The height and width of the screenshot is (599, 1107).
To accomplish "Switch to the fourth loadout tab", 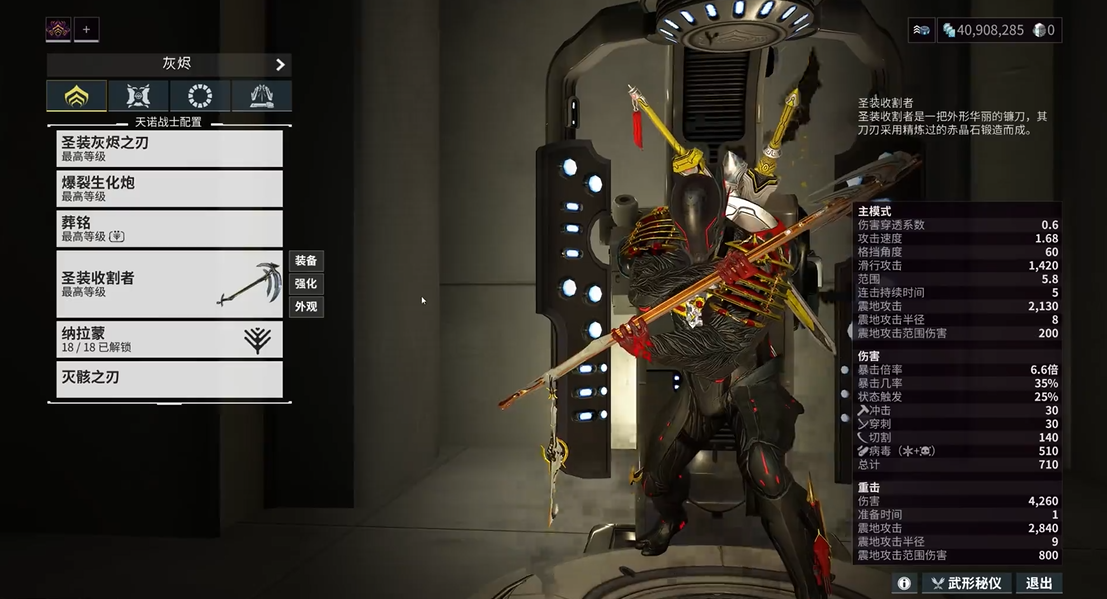I will pos(261,96).
